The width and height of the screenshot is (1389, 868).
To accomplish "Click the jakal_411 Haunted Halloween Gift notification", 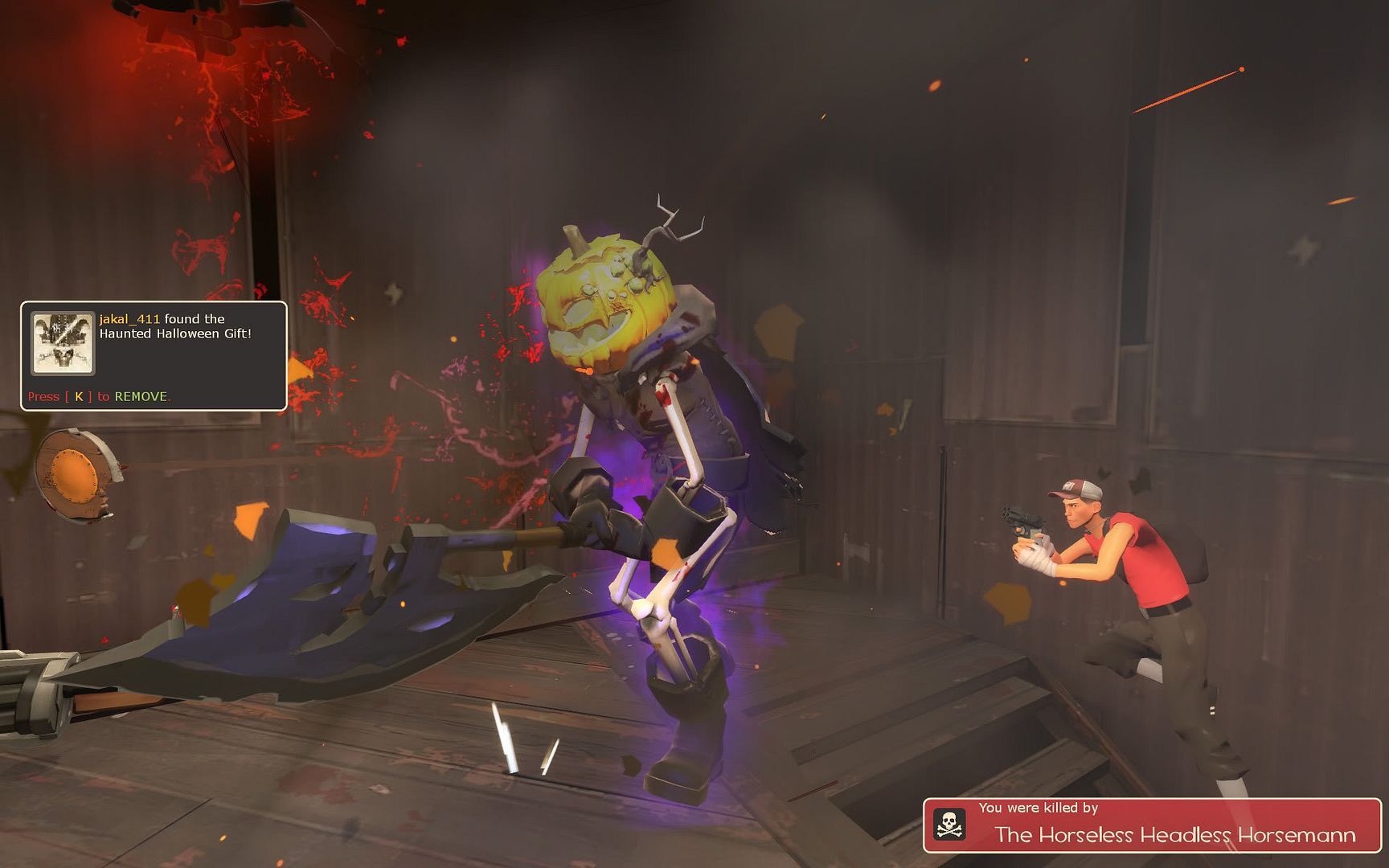I will pos(175,327).
